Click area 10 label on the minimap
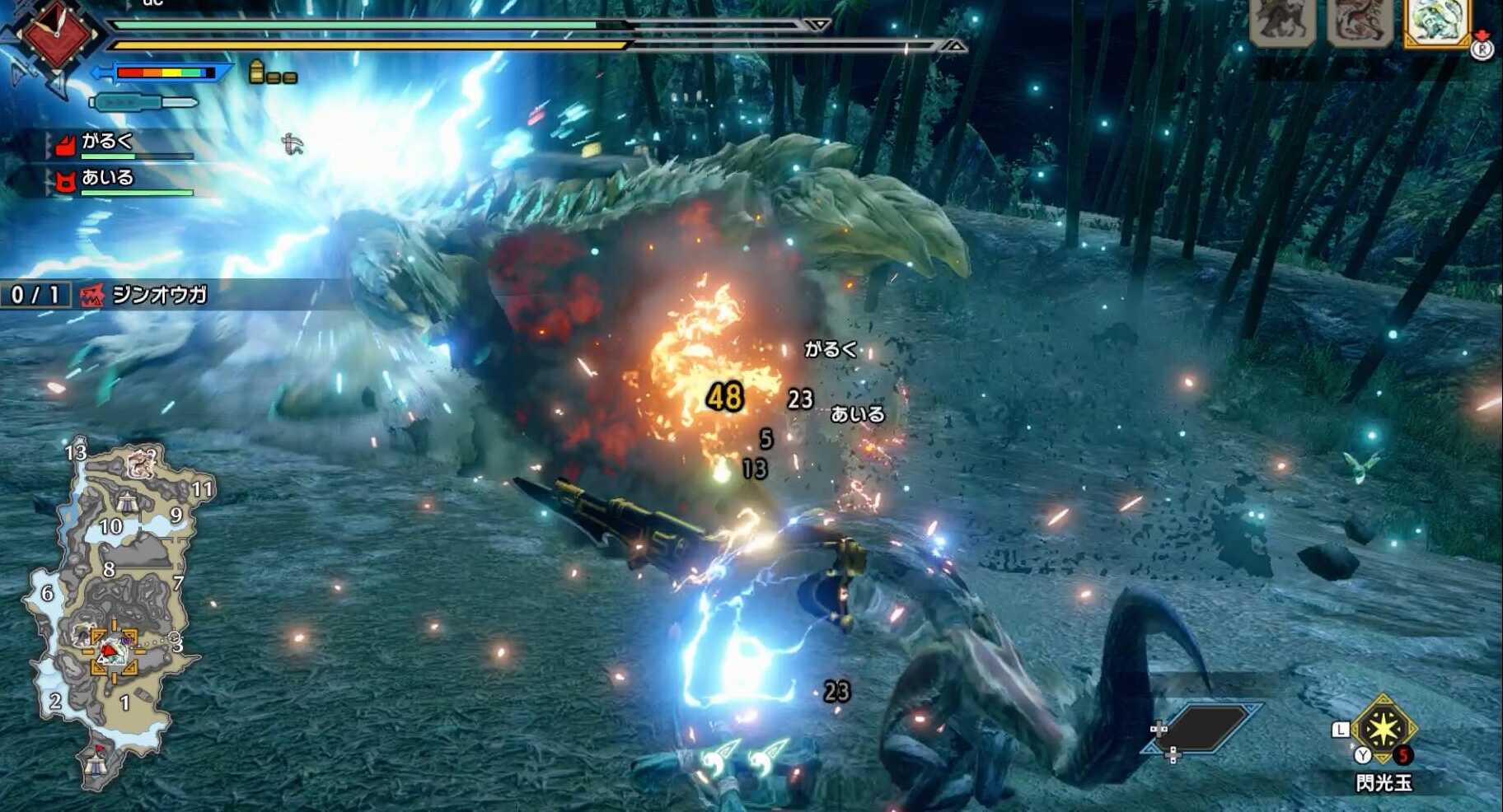This screenshot has height=812, width=1503. point(111,526)
